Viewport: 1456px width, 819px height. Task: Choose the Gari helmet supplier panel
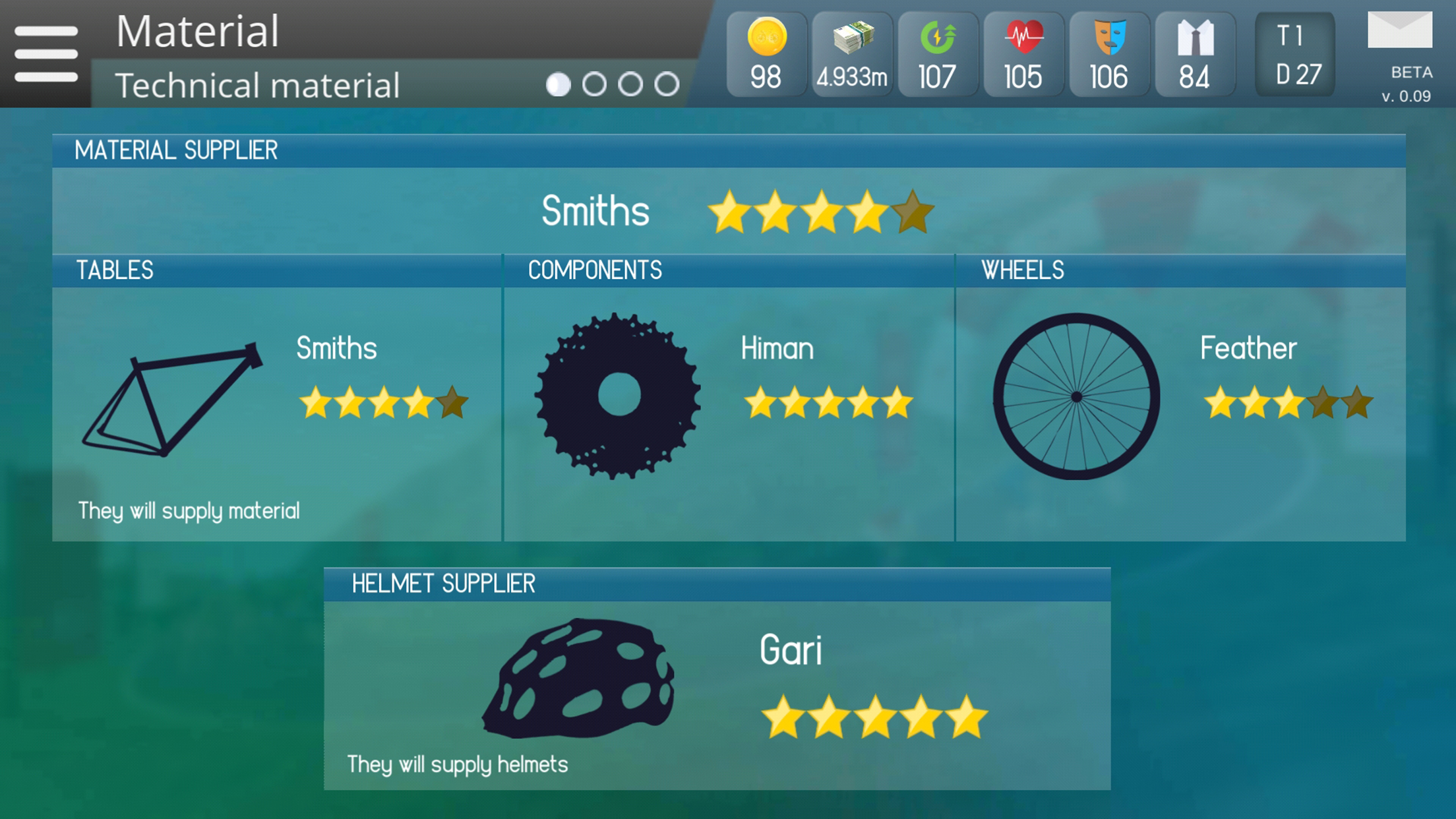(717, 694)
